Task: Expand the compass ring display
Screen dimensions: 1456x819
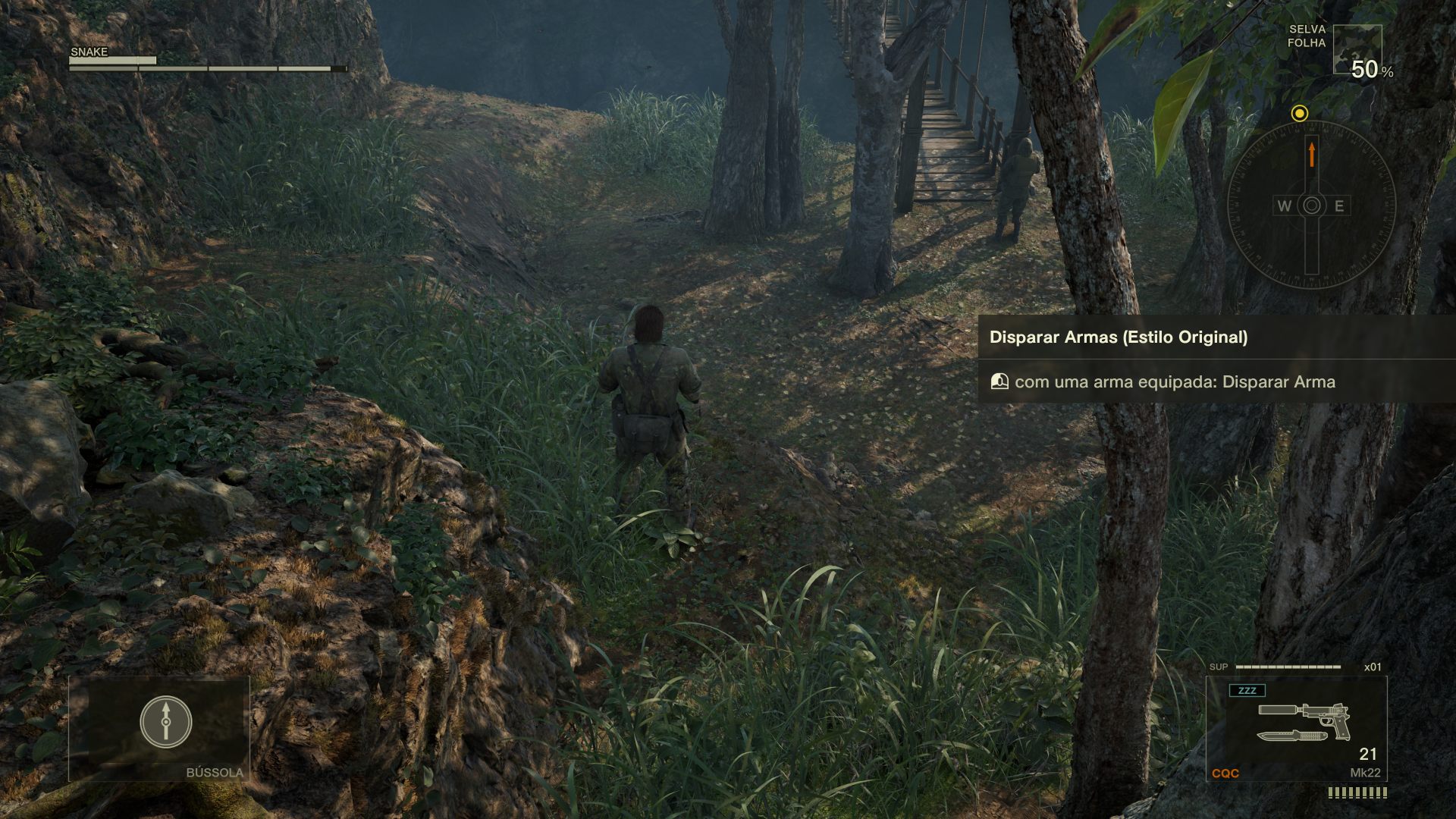Action: click(x=1310, y=205)
